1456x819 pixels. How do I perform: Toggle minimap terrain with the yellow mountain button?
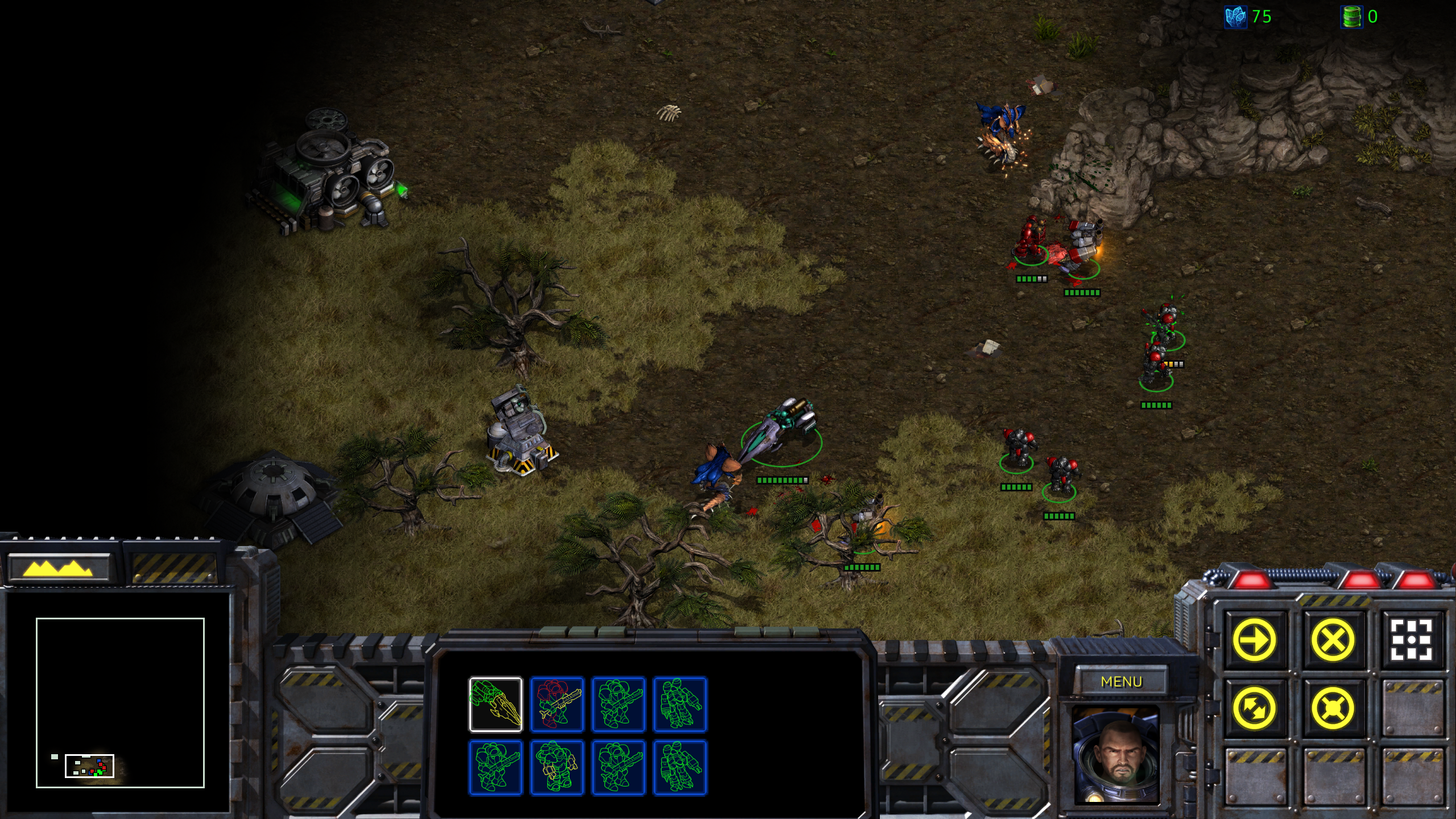[x=58, y=568]
